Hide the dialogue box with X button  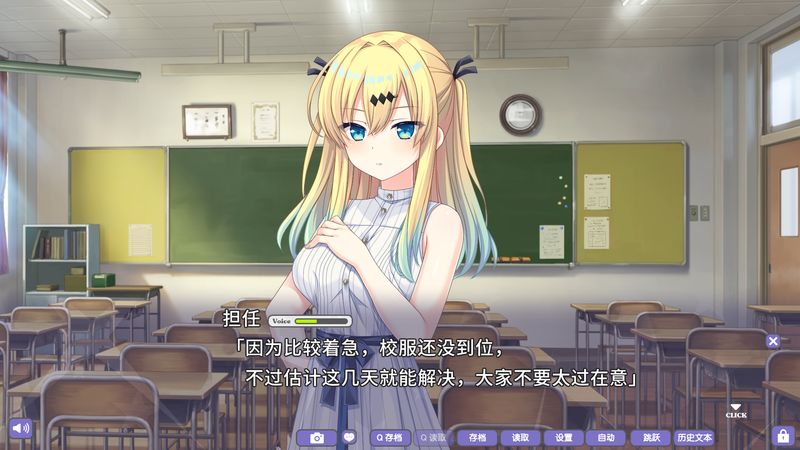click(x=773, y=341)
